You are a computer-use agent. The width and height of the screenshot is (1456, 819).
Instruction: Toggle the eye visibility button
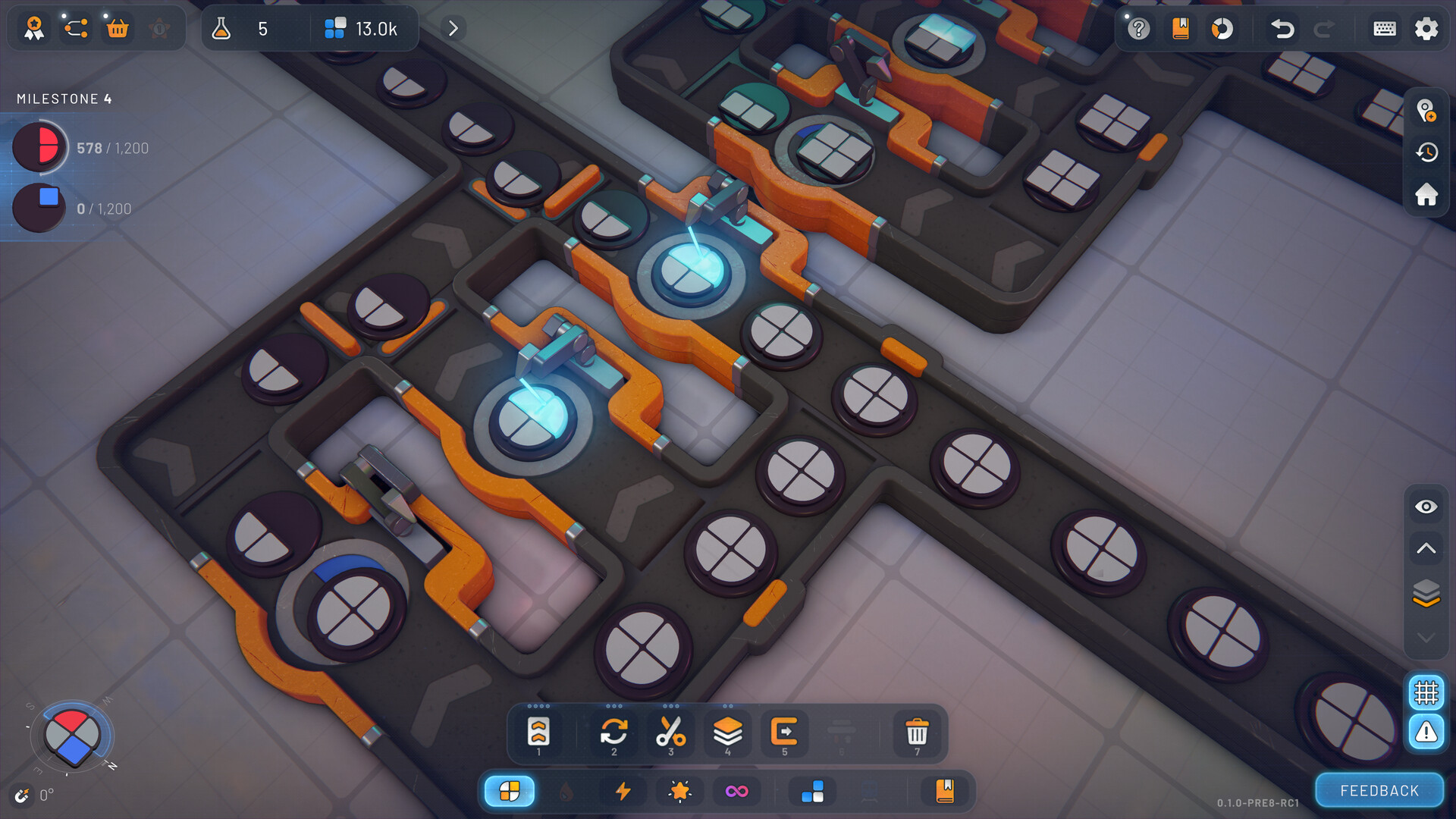[1426, 507]
